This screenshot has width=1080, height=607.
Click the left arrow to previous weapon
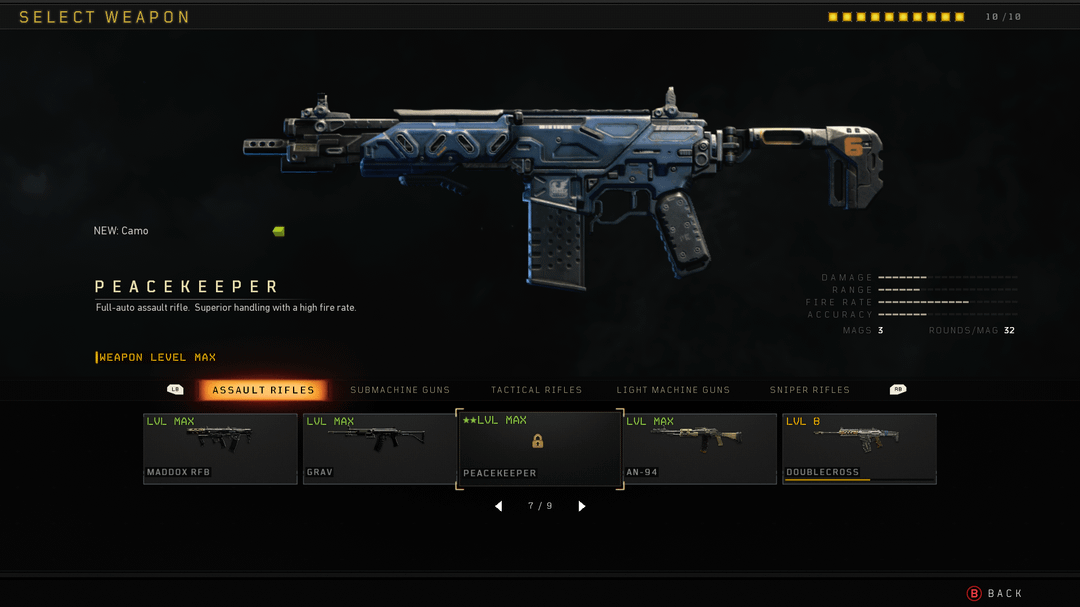click(498, 506)
